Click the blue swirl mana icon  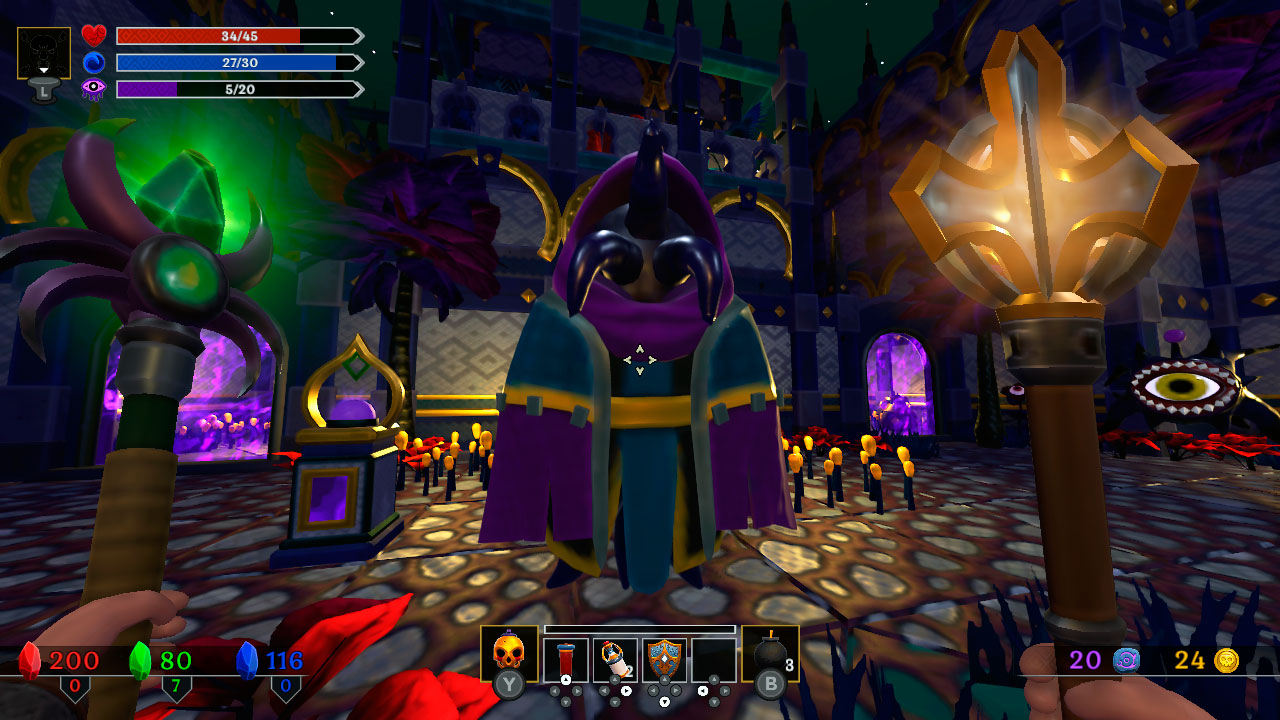coord(94,63)
